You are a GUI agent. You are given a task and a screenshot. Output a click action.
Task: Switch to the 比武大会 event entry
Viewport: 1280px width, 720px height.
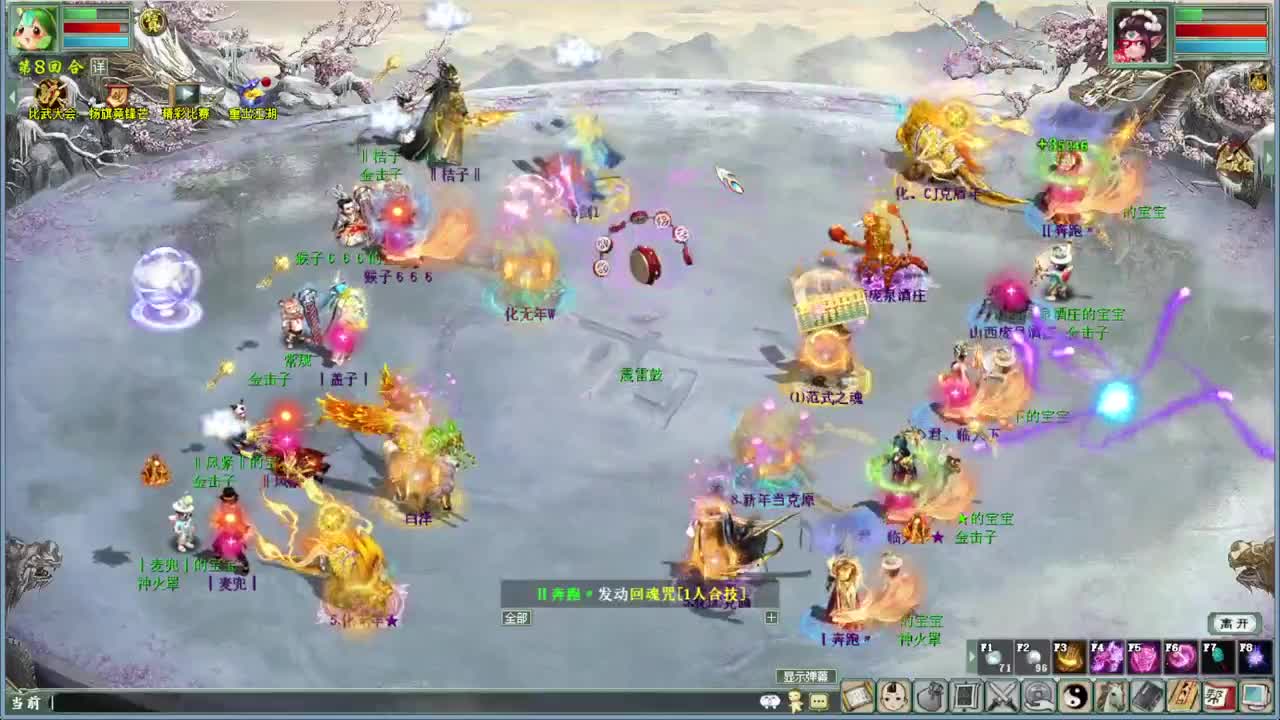pos(52,112)
